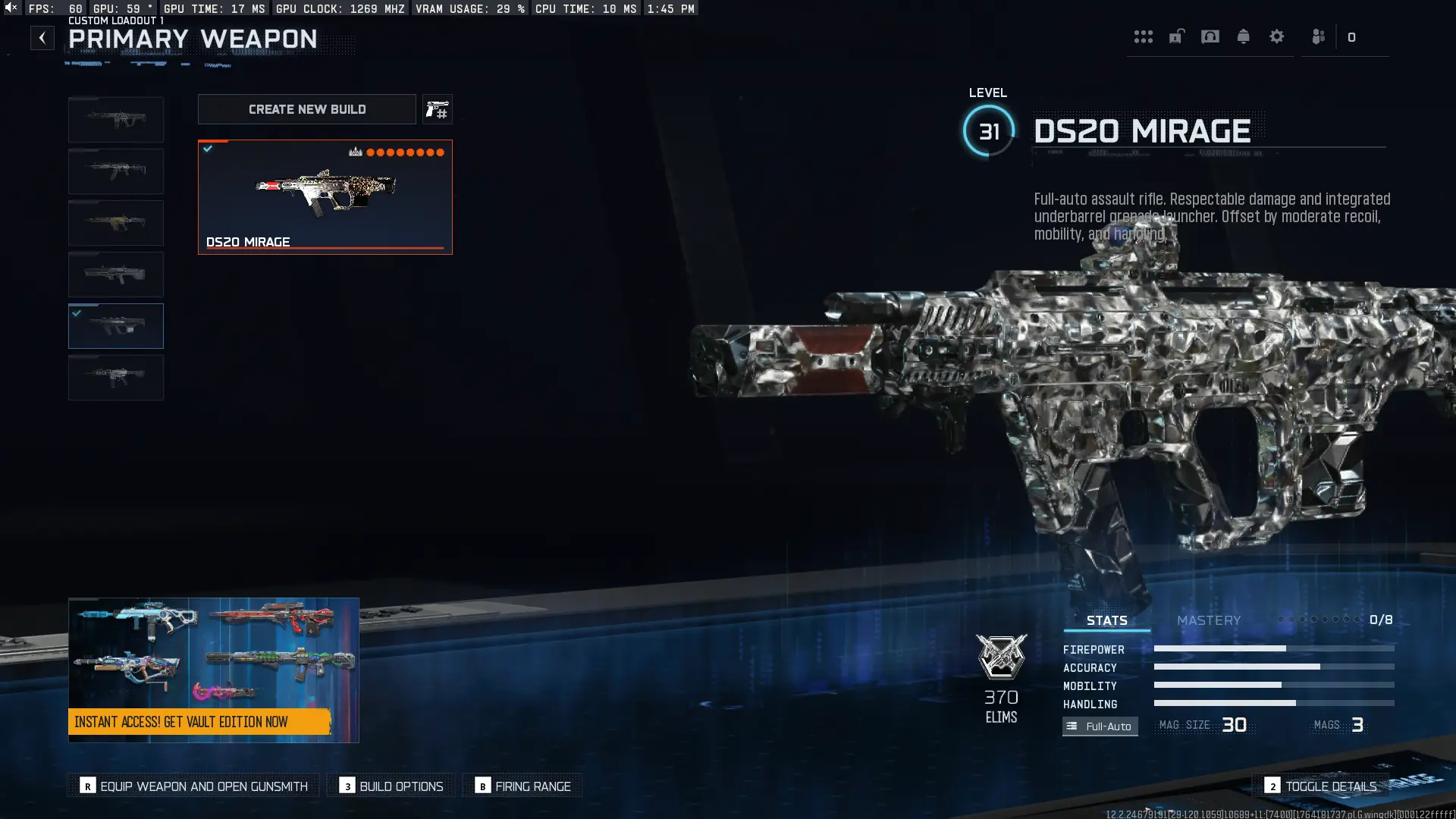Screen dimensions: 1456x819
Task: Select the checked weapon in the sidebar list
Action: (x=115, y=325)
